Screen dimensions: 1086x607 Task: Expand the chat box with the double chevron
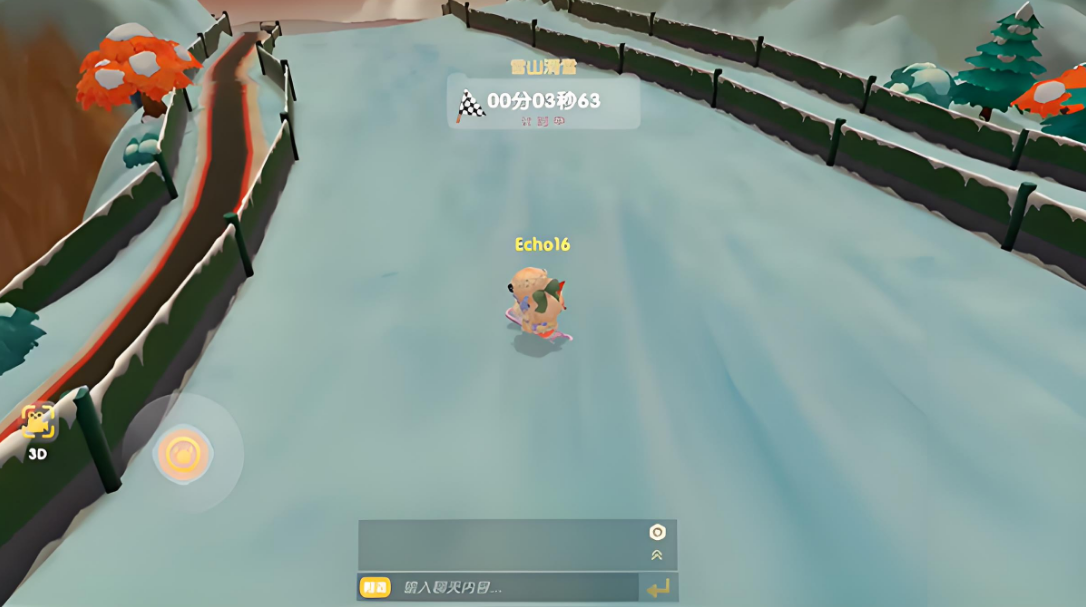pos(657,555)
